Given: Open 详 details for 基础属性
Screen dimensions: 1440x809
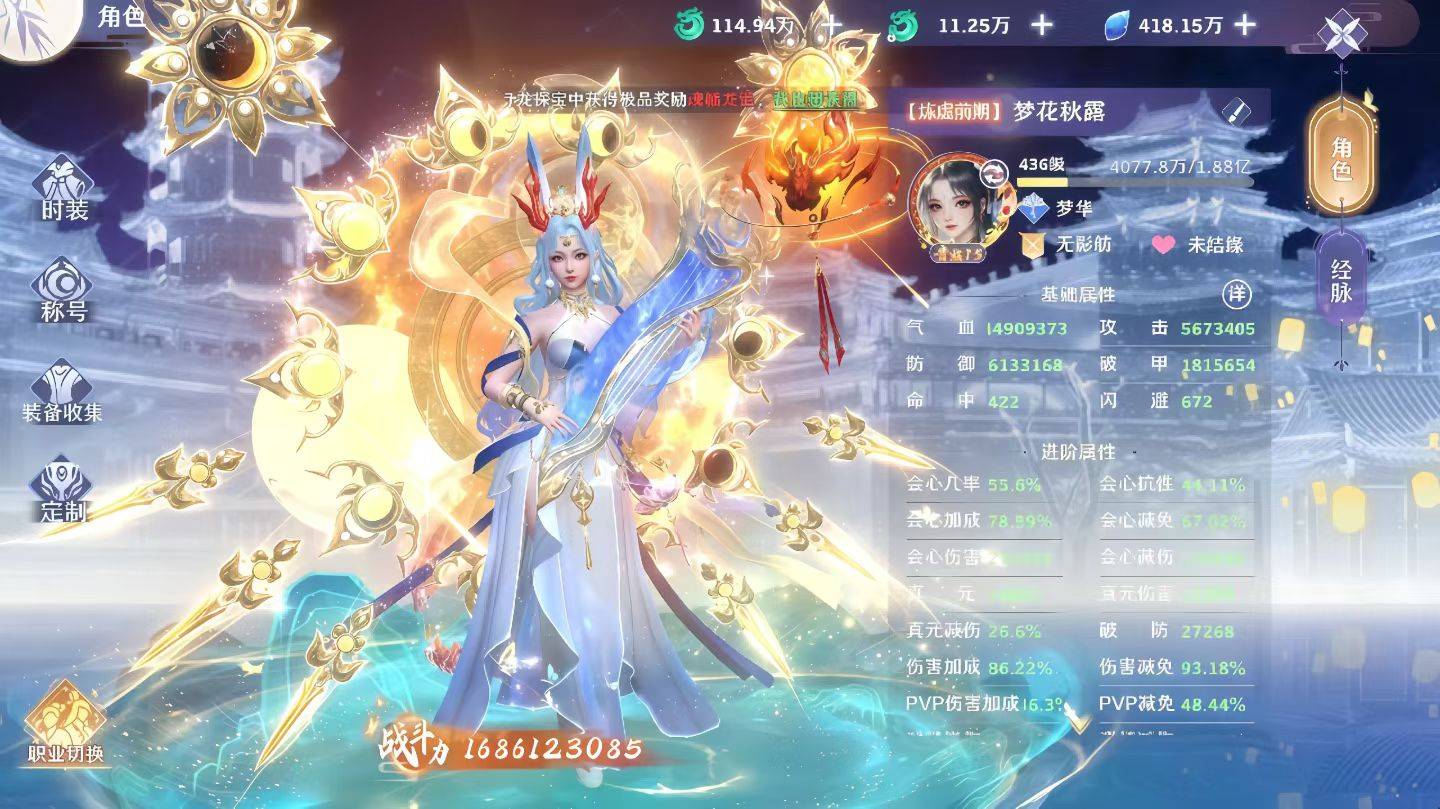Looking at the screenshot, I should [1238, 294].
